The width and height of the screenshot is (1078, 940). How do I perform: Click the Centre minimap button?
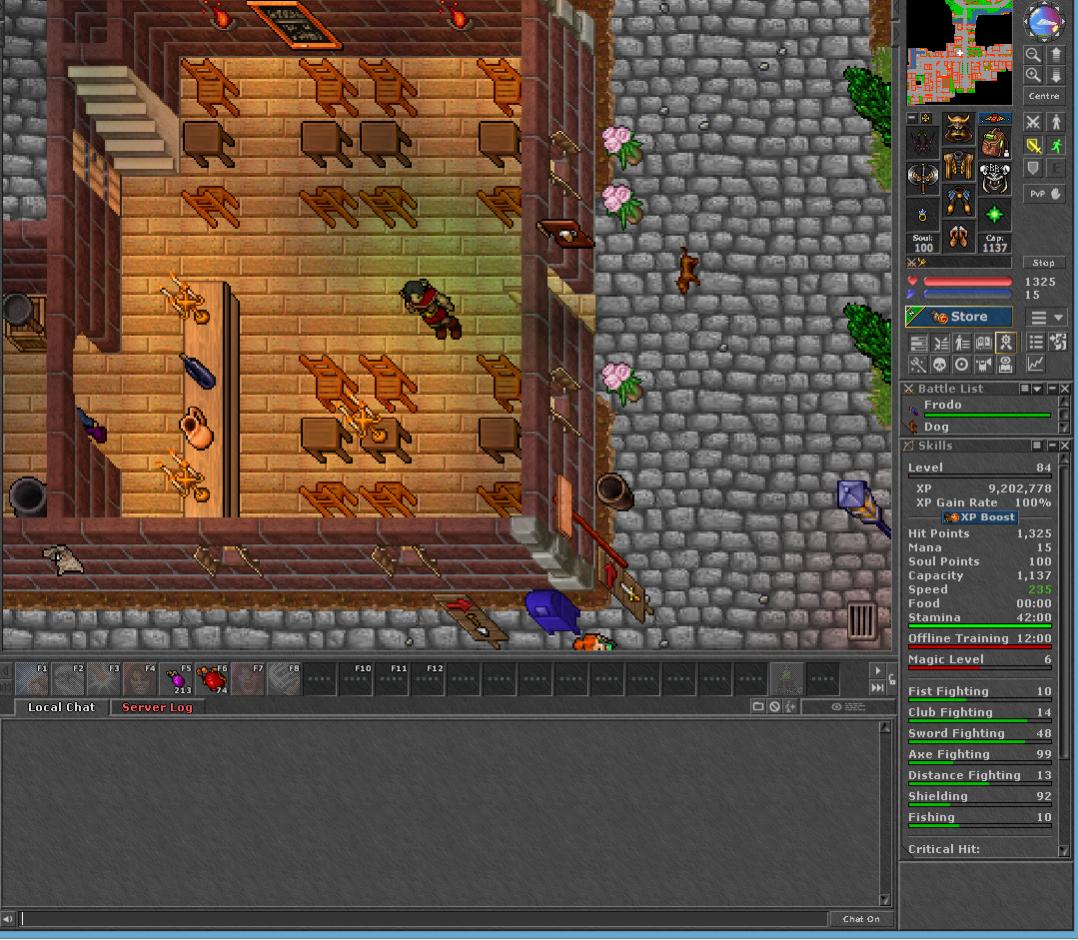[1044, 96]
